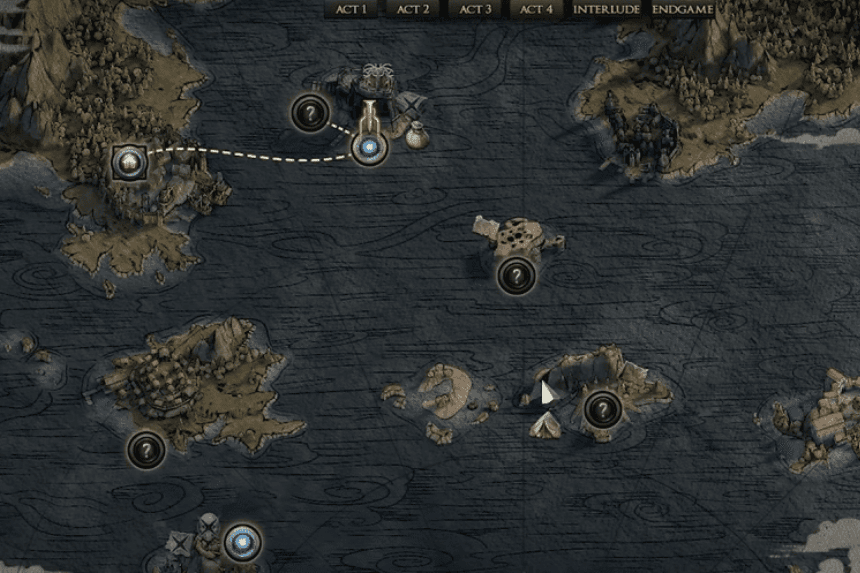Image resolution: width=860 pixels, height=573 pixels.
Task: Pick the unknown node under the walled city island
Action: [x=146, y=450]
